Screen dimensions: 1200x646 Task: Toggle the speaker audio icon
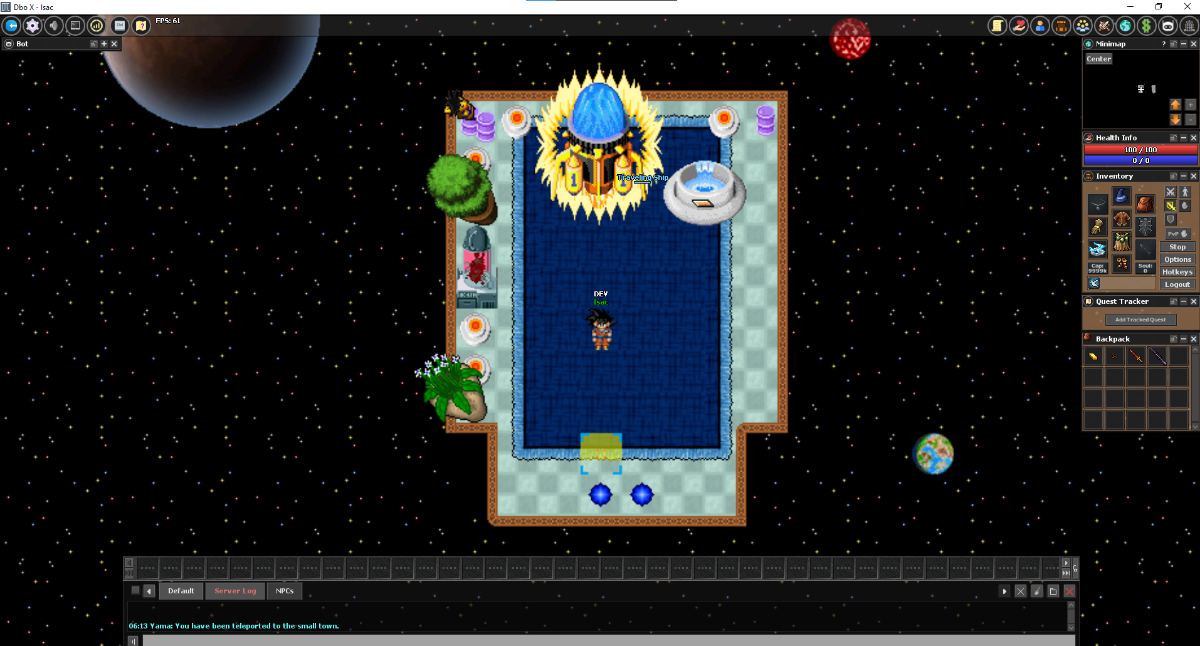click(54, 25)
